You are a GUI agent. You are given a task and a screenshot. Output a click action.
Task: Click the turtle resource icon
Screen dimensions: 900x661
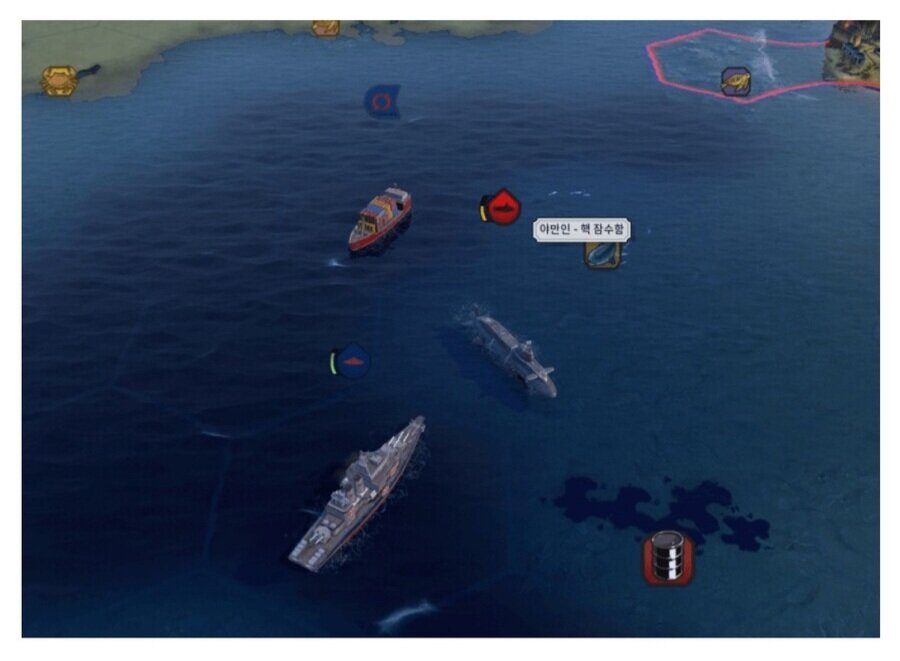pos(736,80)
